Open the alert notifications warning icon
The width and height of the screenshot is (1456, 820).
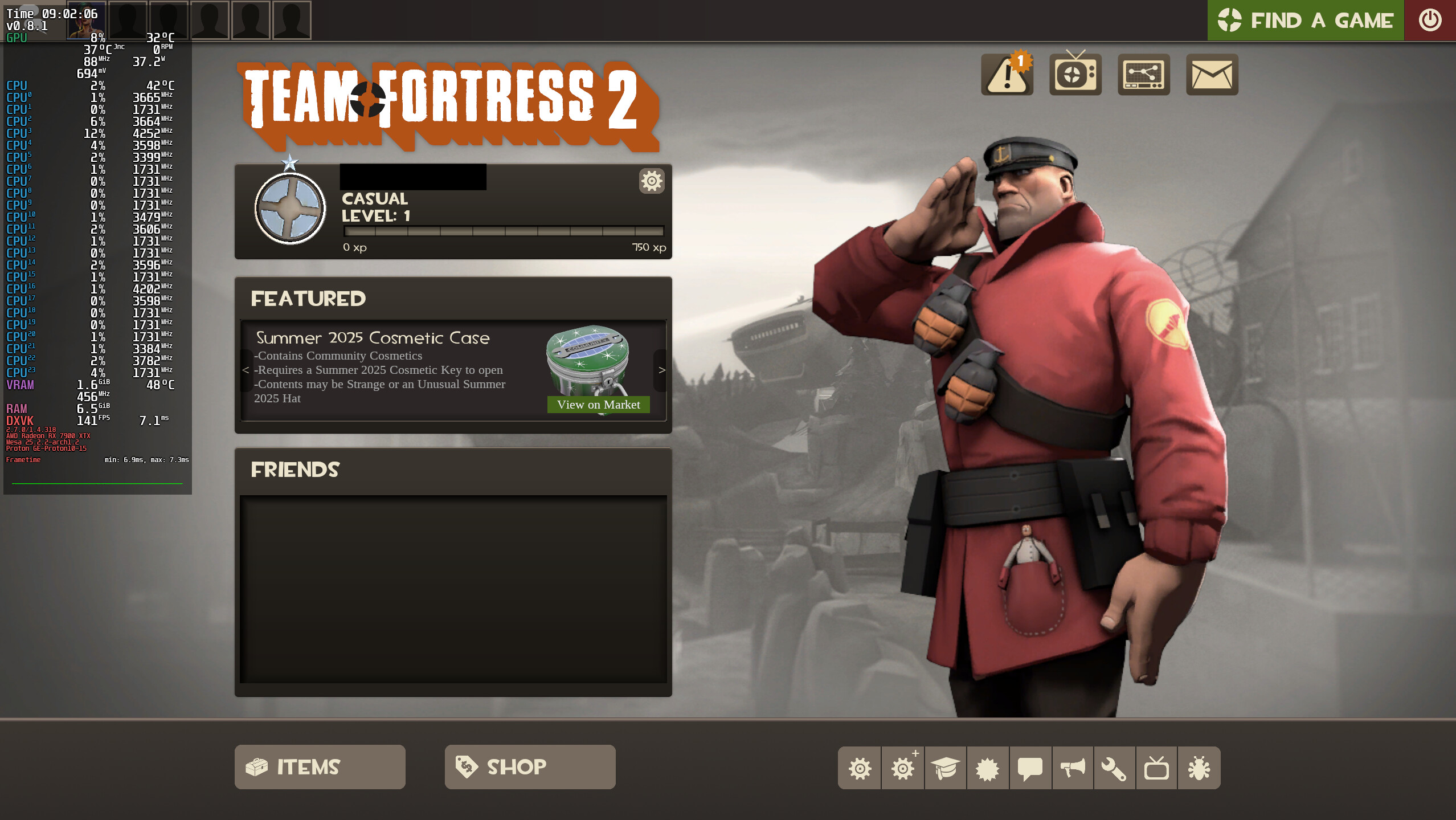[x=1007, y=75]
